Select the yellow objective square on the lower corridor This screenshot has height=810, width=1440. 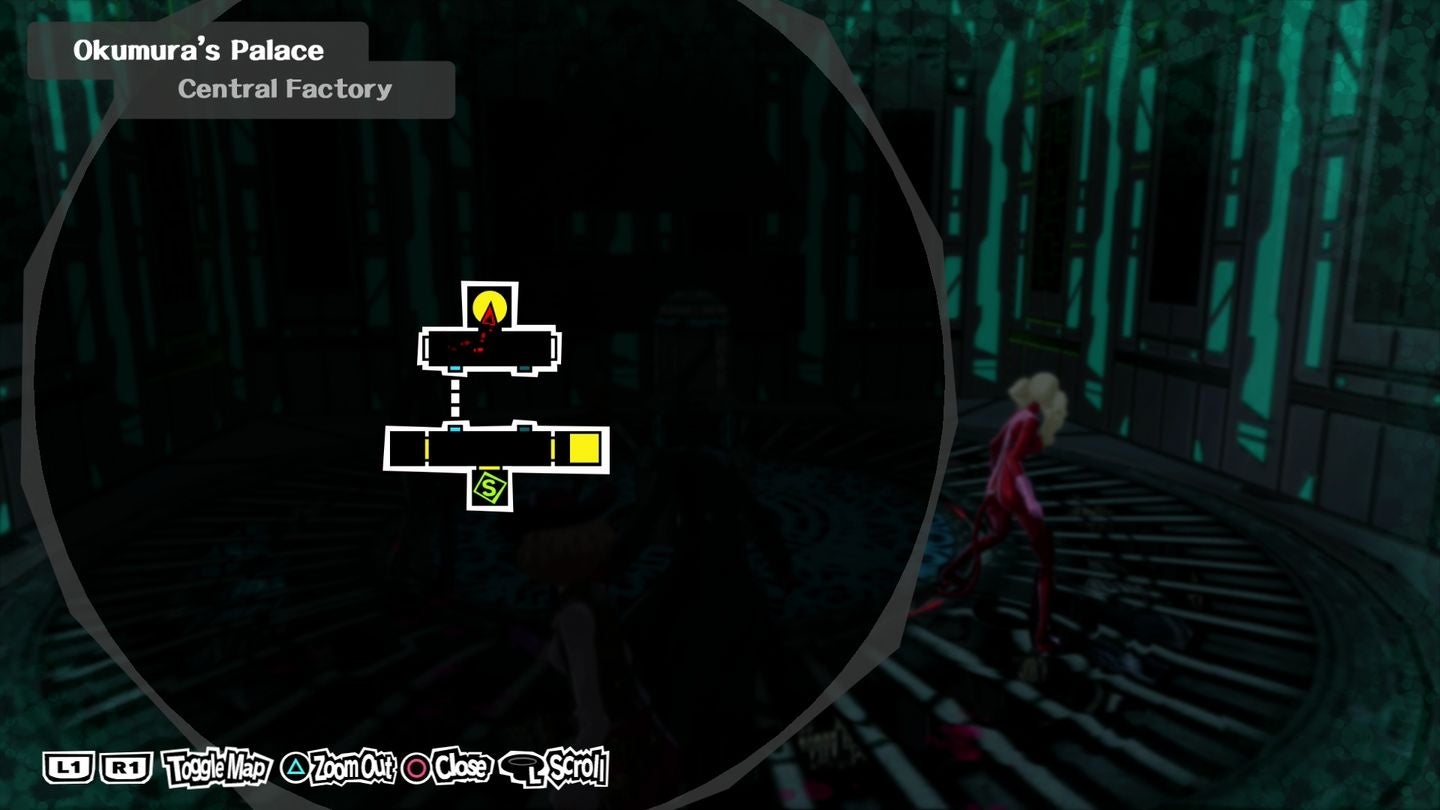[583, 448]
